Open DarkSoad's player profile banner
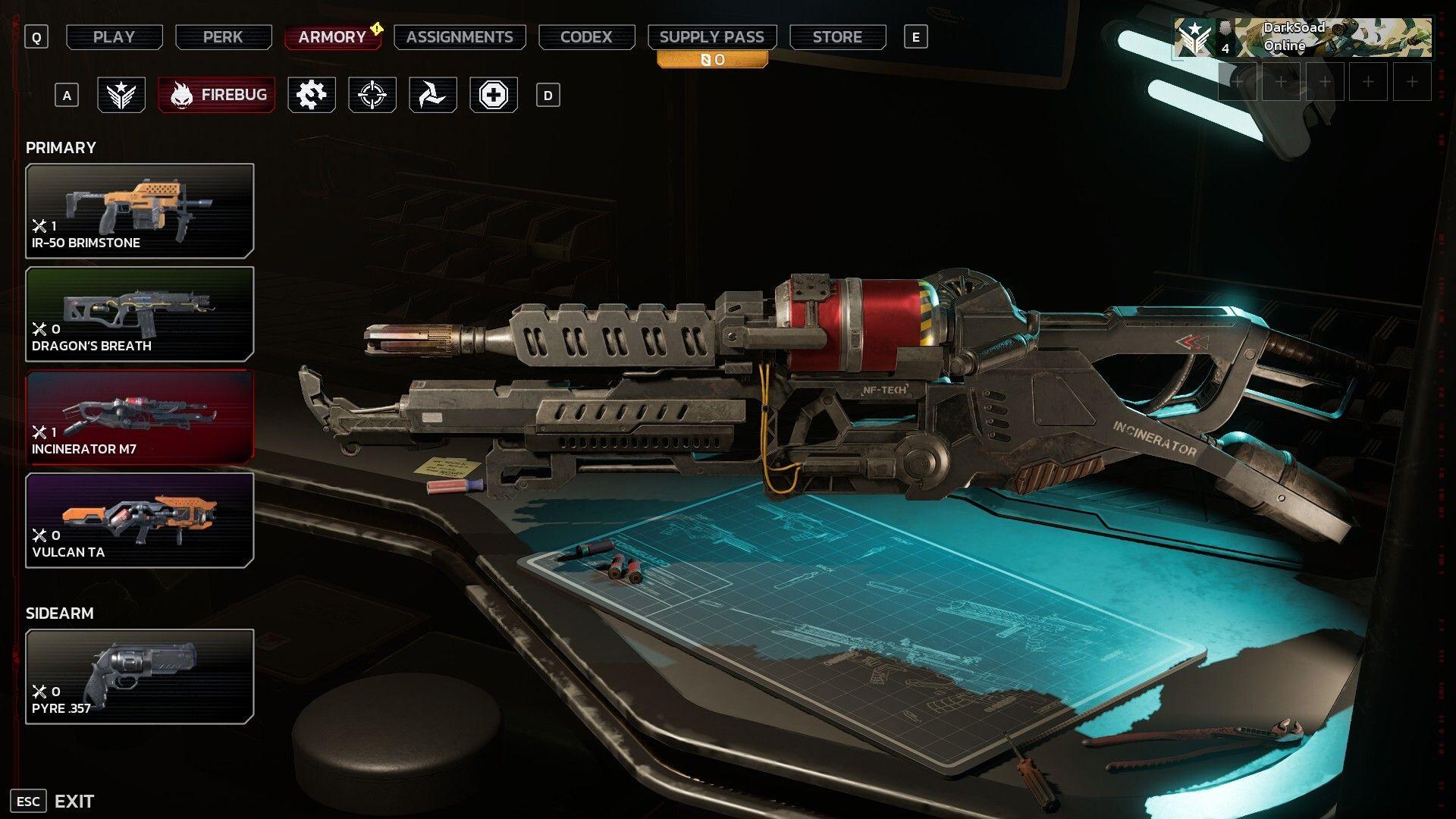Screen dimensions: 1456x819 1303,37
